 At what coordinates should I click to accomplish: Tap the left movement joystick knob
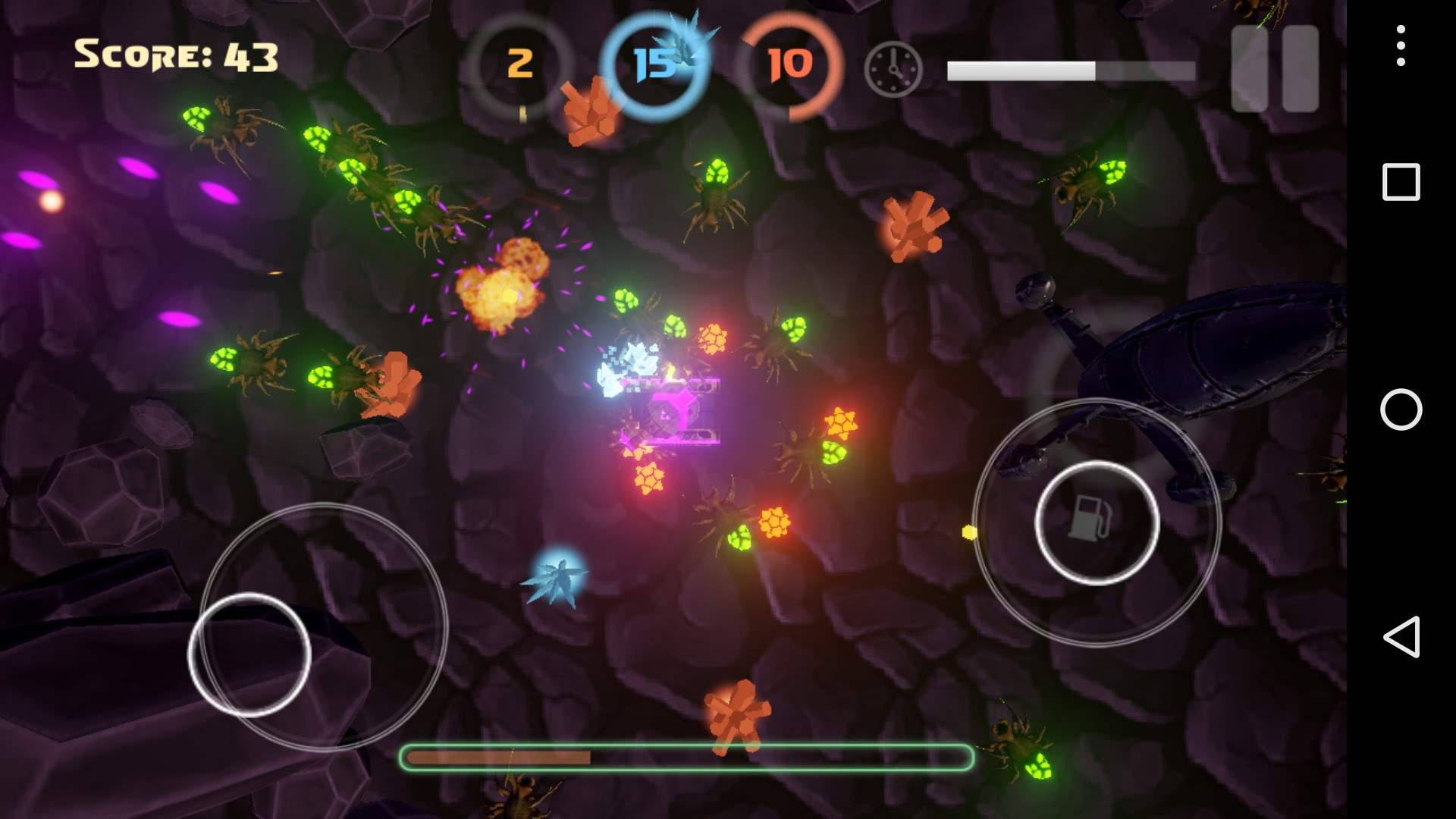pyautogui.click(x=249, y=654)
